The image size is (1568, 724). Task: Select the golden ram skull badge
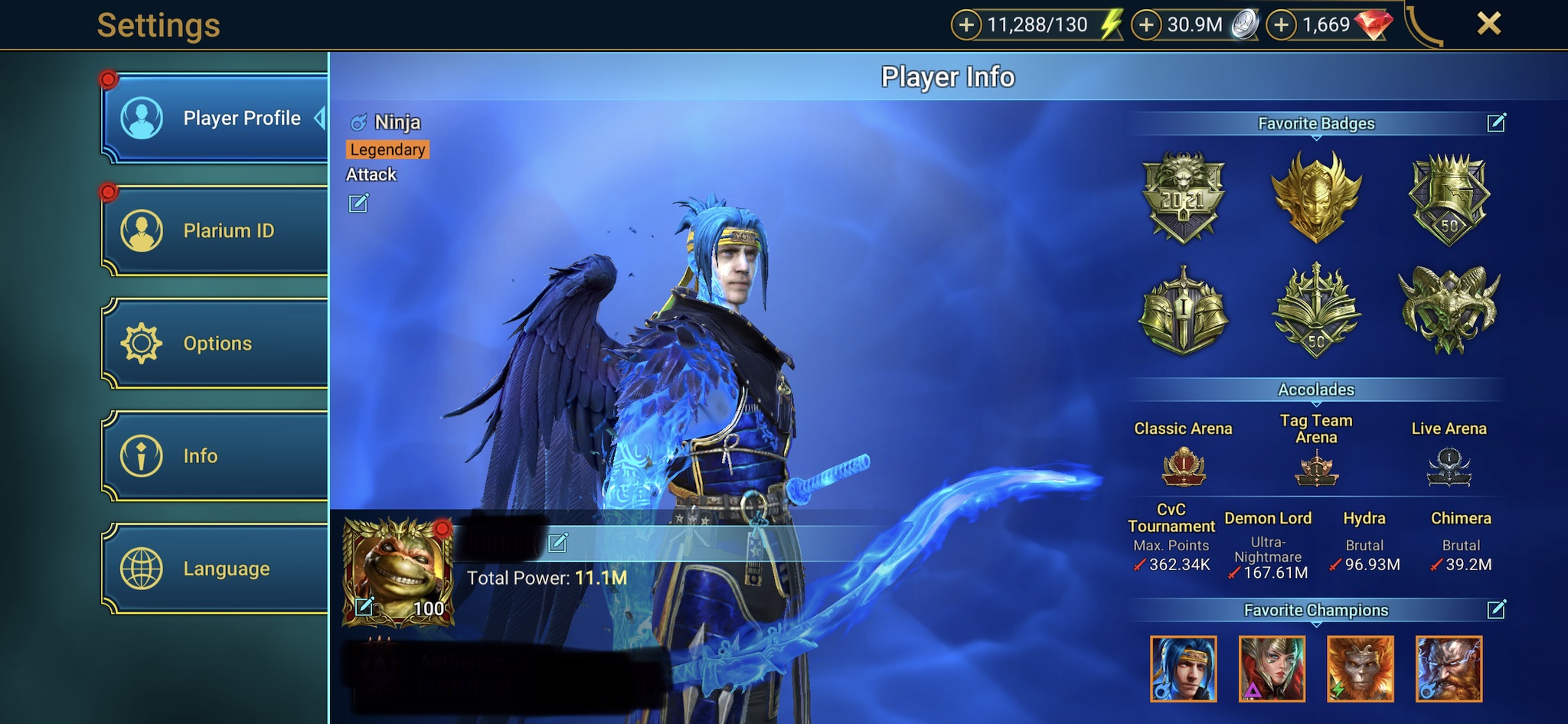[x=1449, y=308]
